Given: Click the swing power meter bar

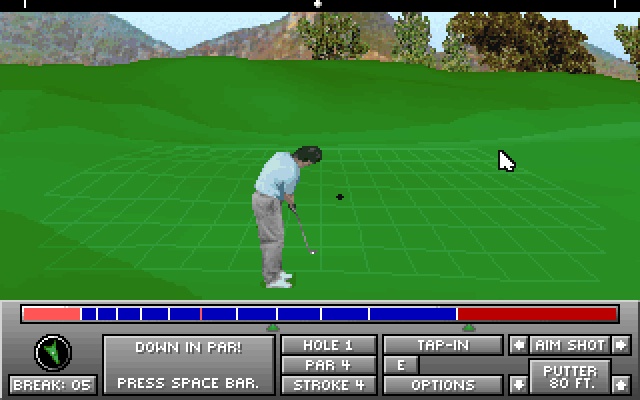Looking at the screenshot, I should 320,314.
